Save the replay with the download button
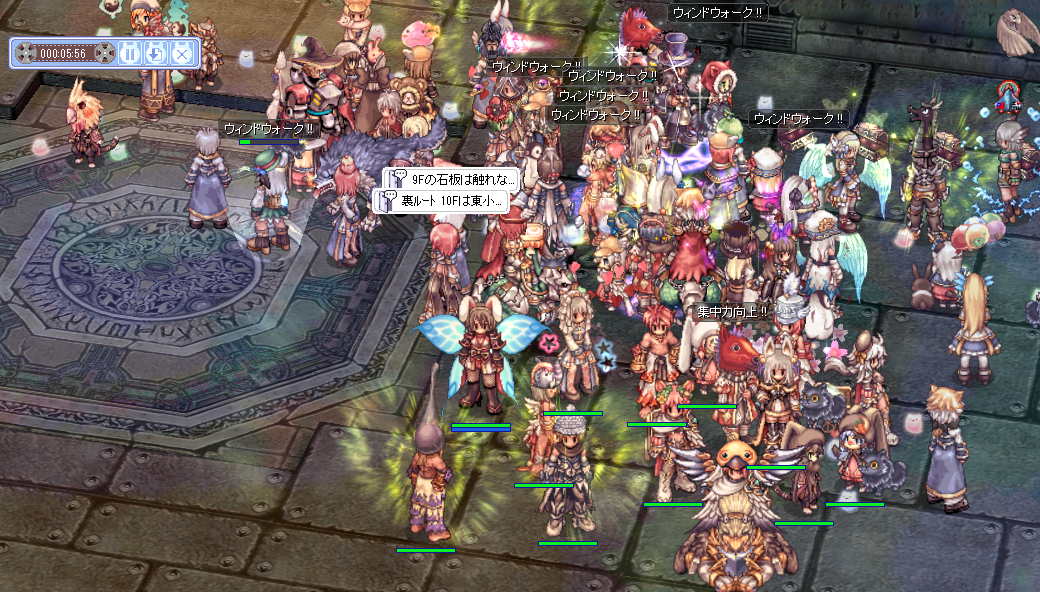This screenshot has height=592, width=1040. [x=155, y=53]
